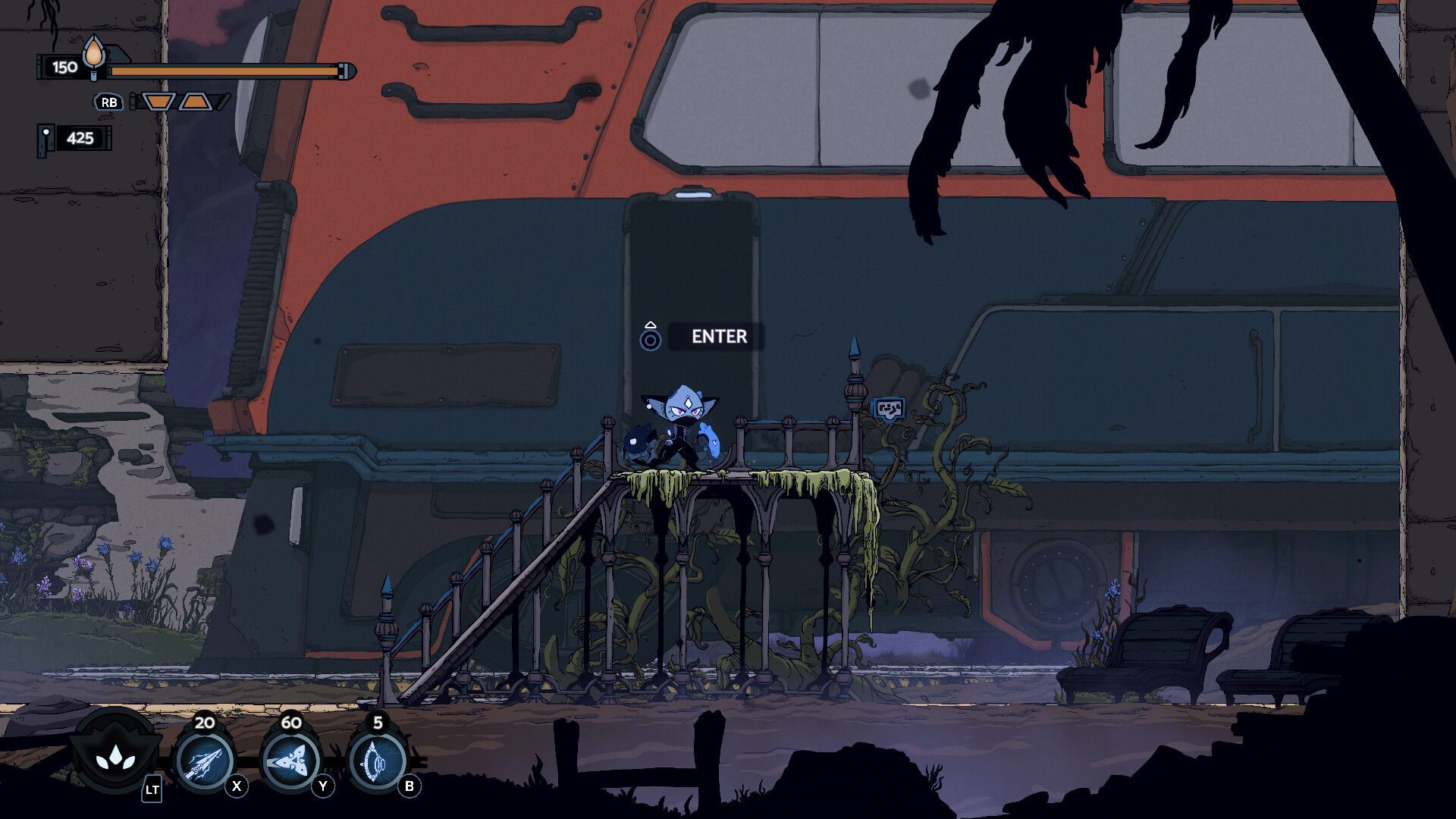1456x819 pixels.
Task: Click the 425 currency counter
Action: [79, 139]
